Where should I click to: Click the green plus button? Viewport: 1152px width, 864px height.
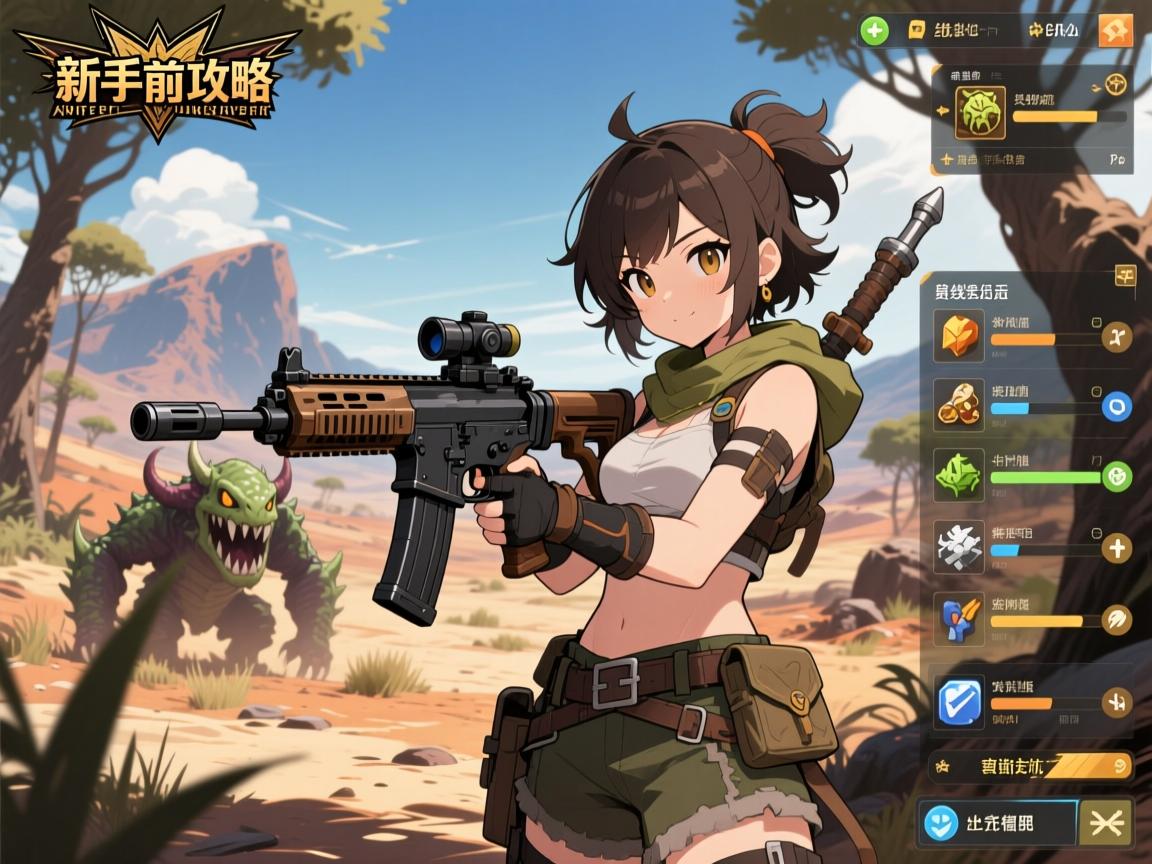(x=874, y=31)
